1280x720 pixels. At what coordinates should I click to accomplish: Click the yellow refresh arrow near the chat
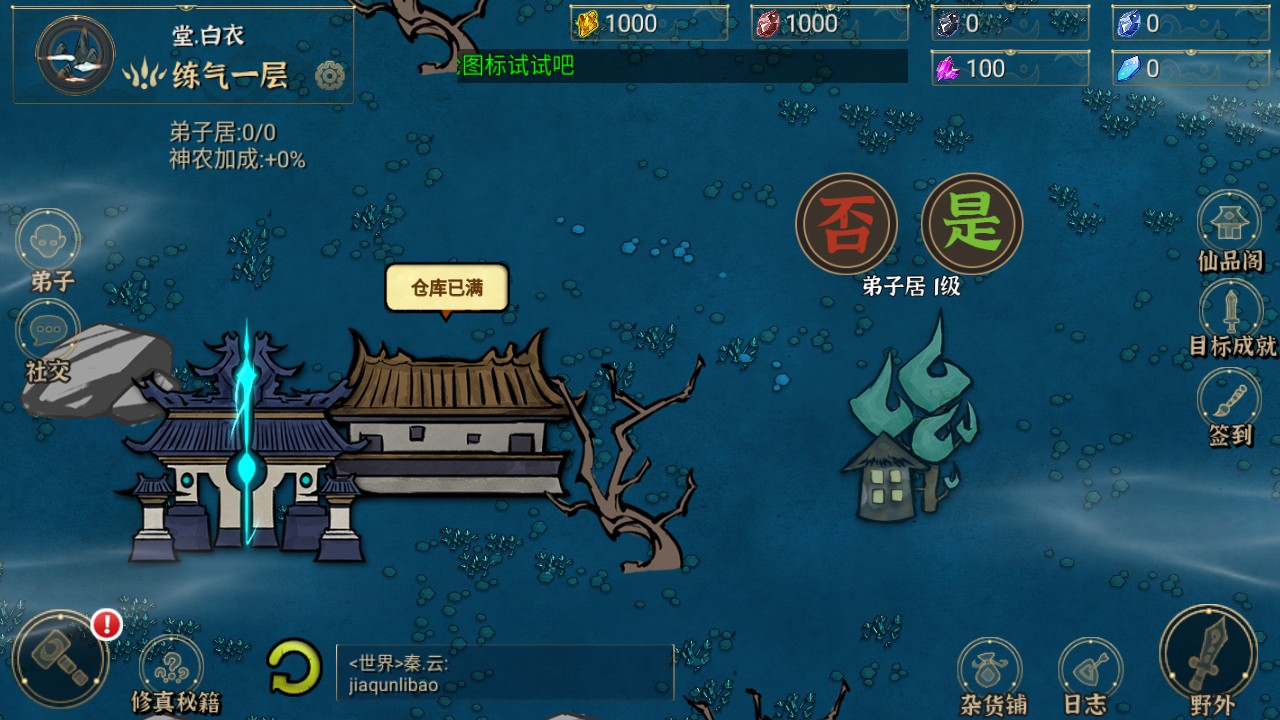point(292,672)
